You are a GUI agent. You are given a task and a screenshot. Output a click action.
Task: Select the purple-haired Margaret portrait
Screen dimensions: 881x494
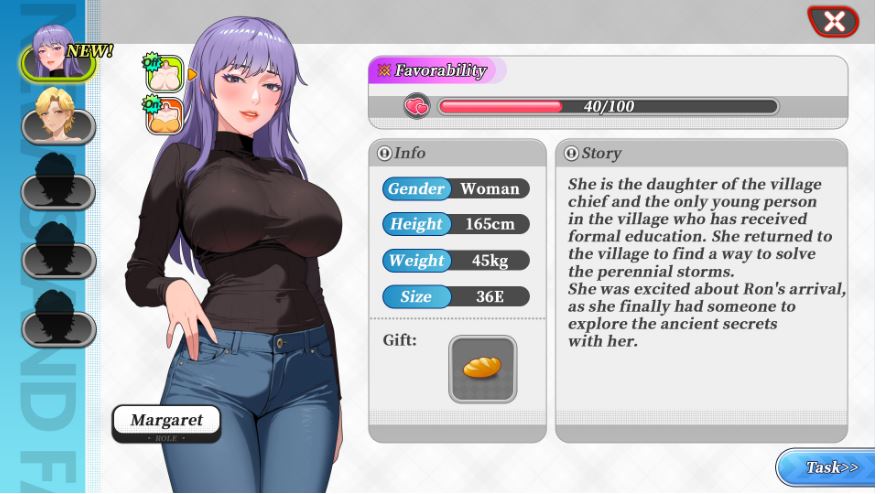55,56
